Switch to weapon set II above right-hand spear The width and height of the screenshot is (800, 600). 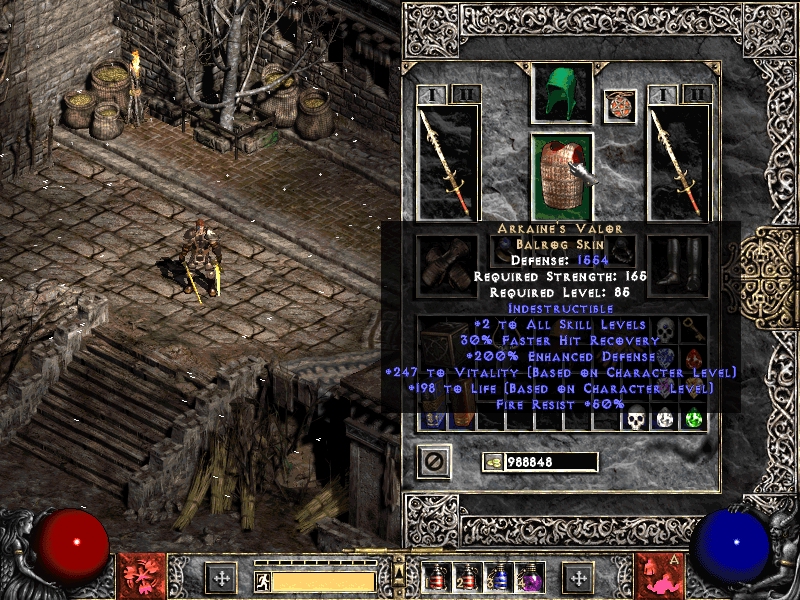coord(696,95)
